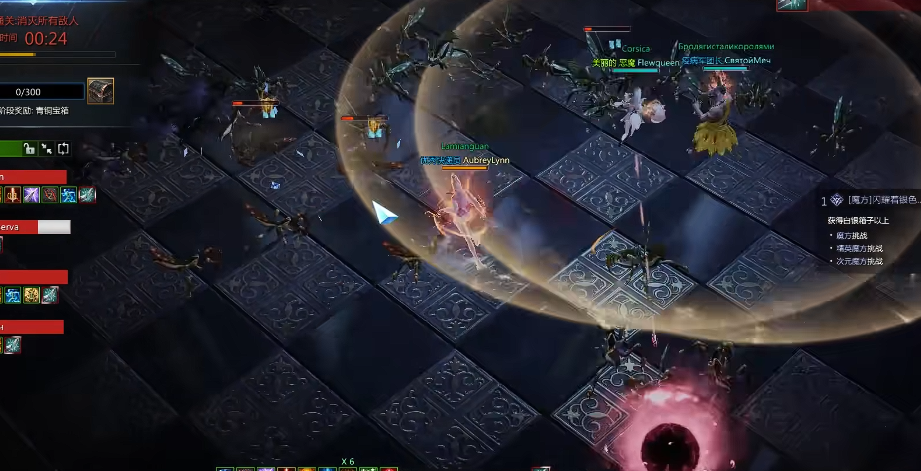Click the party frame swap-arrows icon

pos(64,149)
